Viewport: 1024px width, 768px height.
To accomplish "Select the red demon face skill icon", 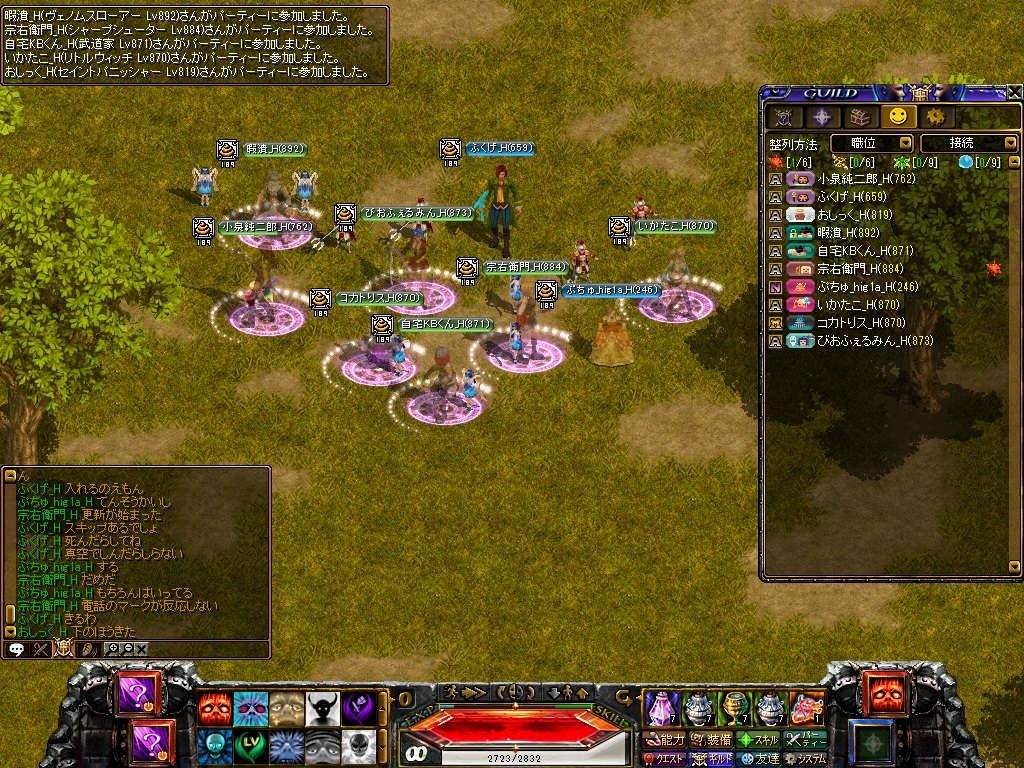I will pos(213,708).
